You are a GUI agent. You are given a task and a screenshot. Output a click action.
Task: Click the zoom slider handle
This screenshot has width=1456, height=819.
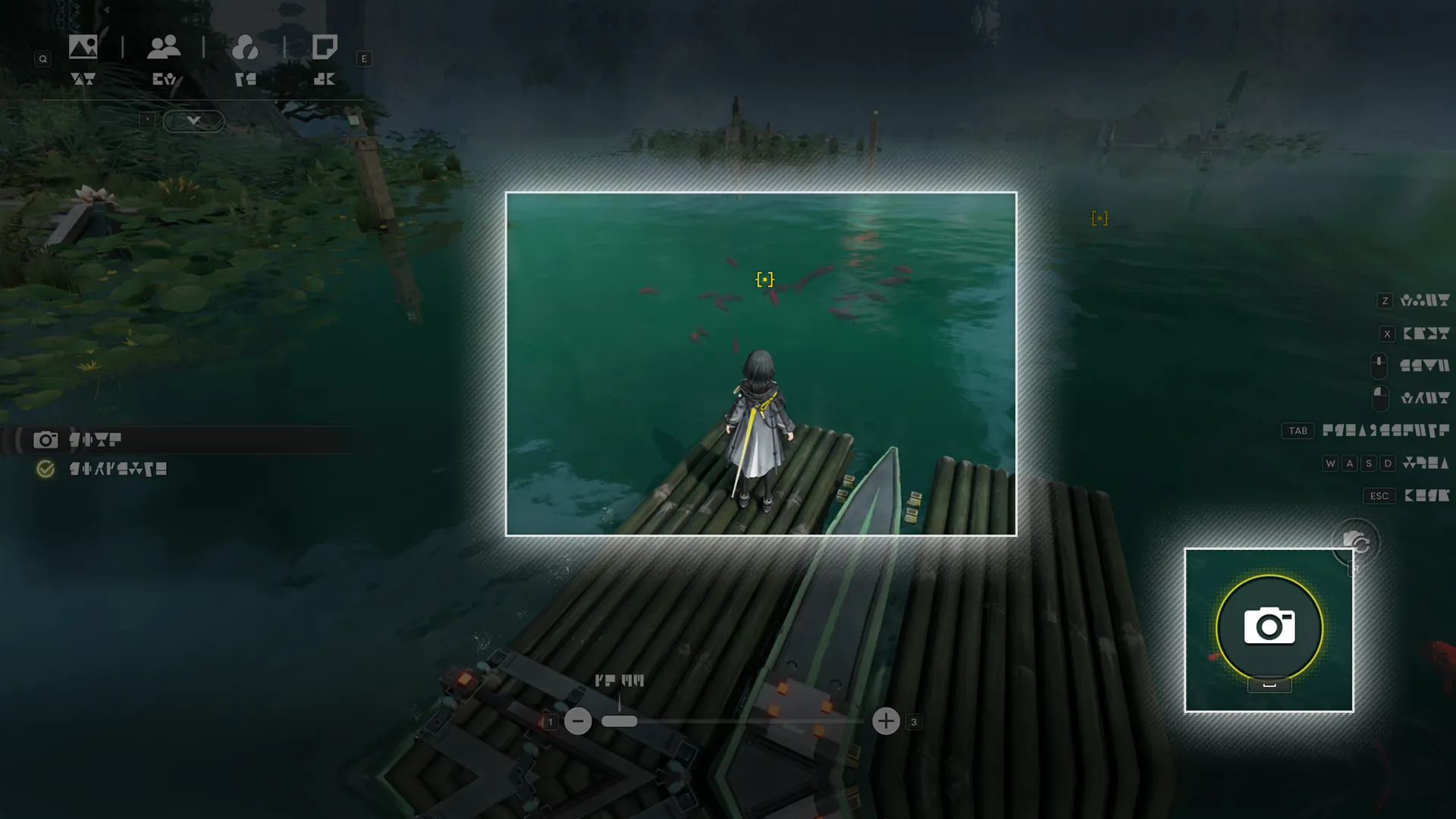click(x=620, y=721)
